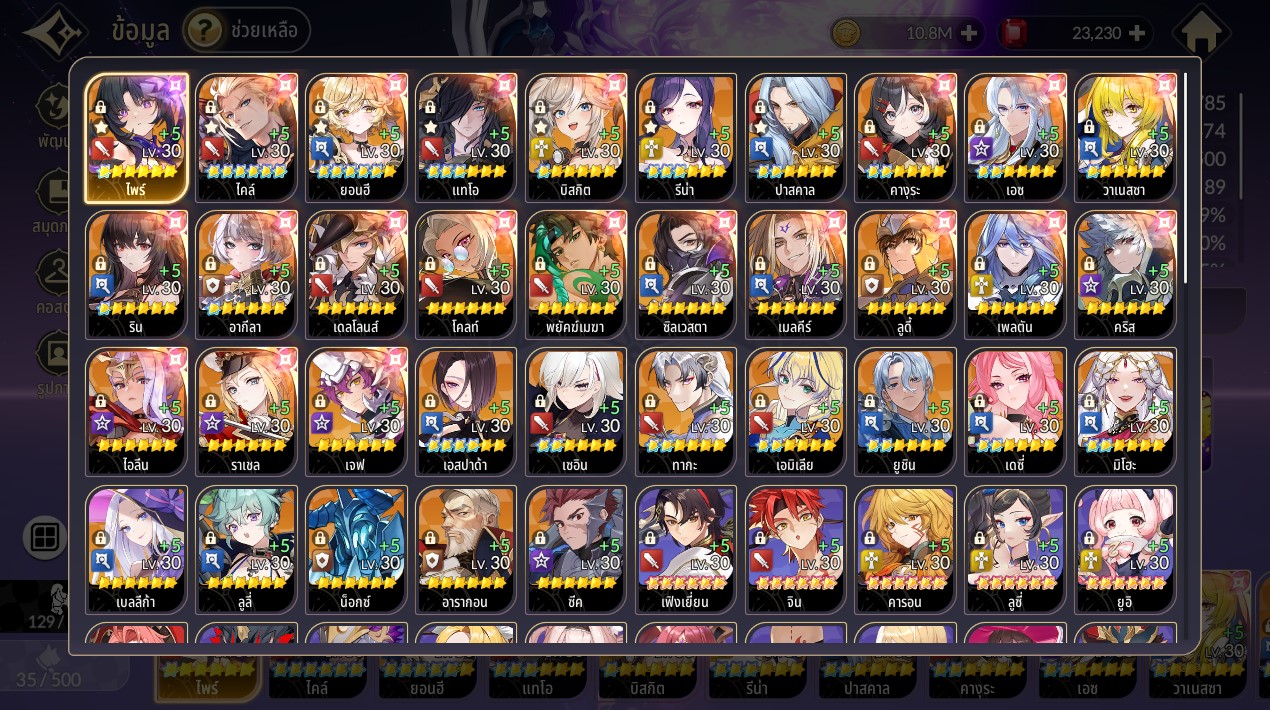Select the hero card ไพร์
1270x710 pixels.
(136, 137)
